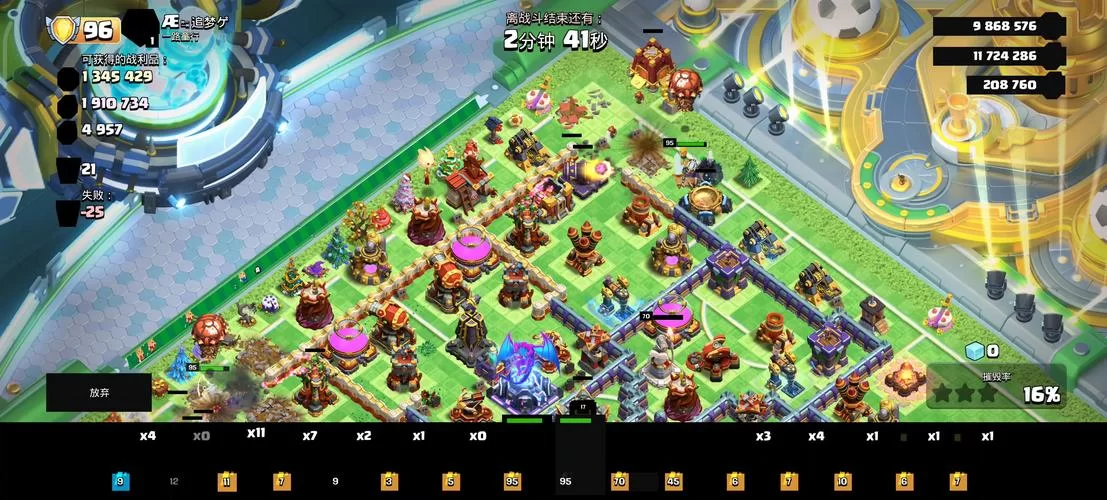This screenshot has height=500, width=1107.
Task: Tap the 放弃 surrender button
Action: 98,393
